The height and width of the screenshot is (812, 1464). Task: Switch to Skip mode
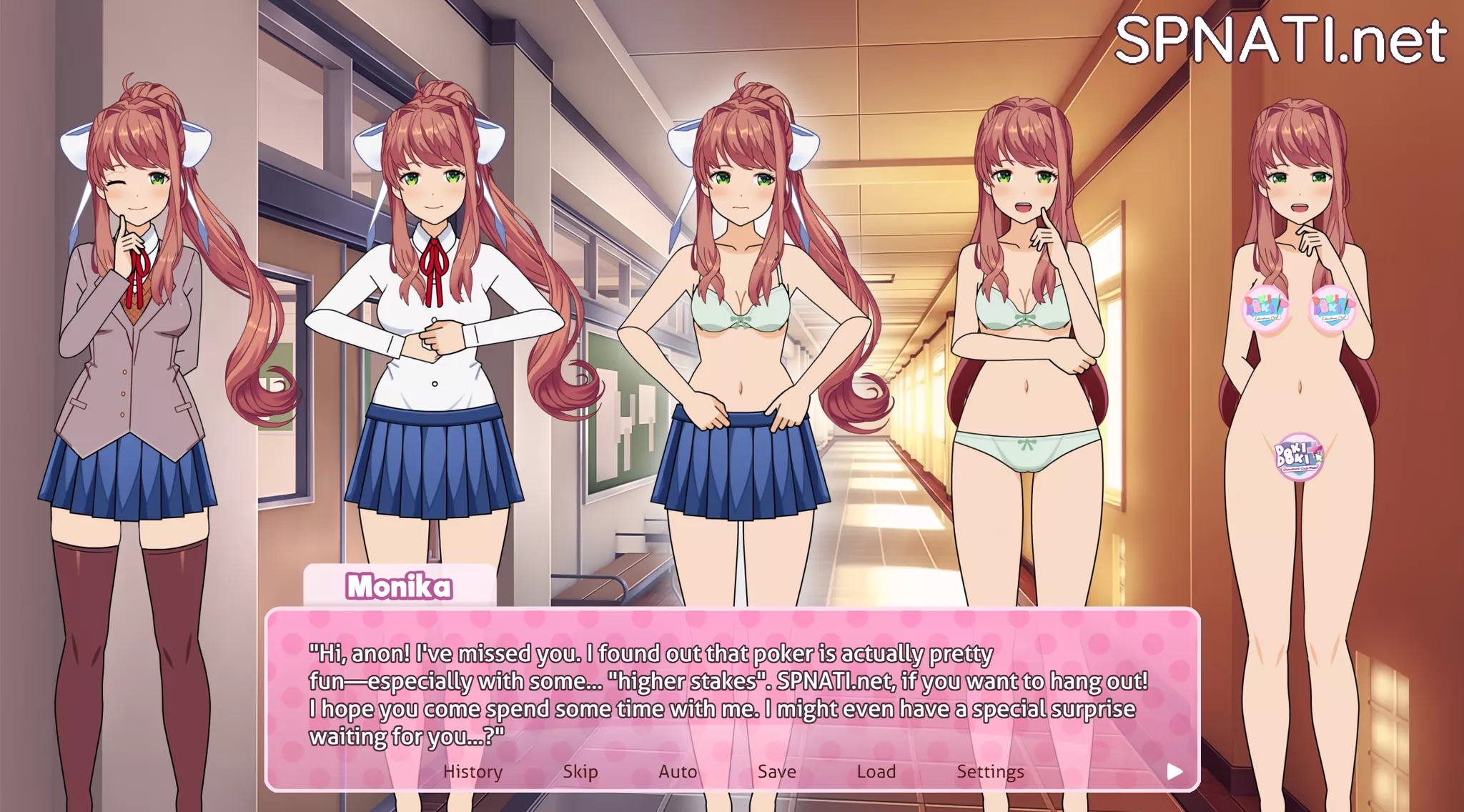(580, 771)
